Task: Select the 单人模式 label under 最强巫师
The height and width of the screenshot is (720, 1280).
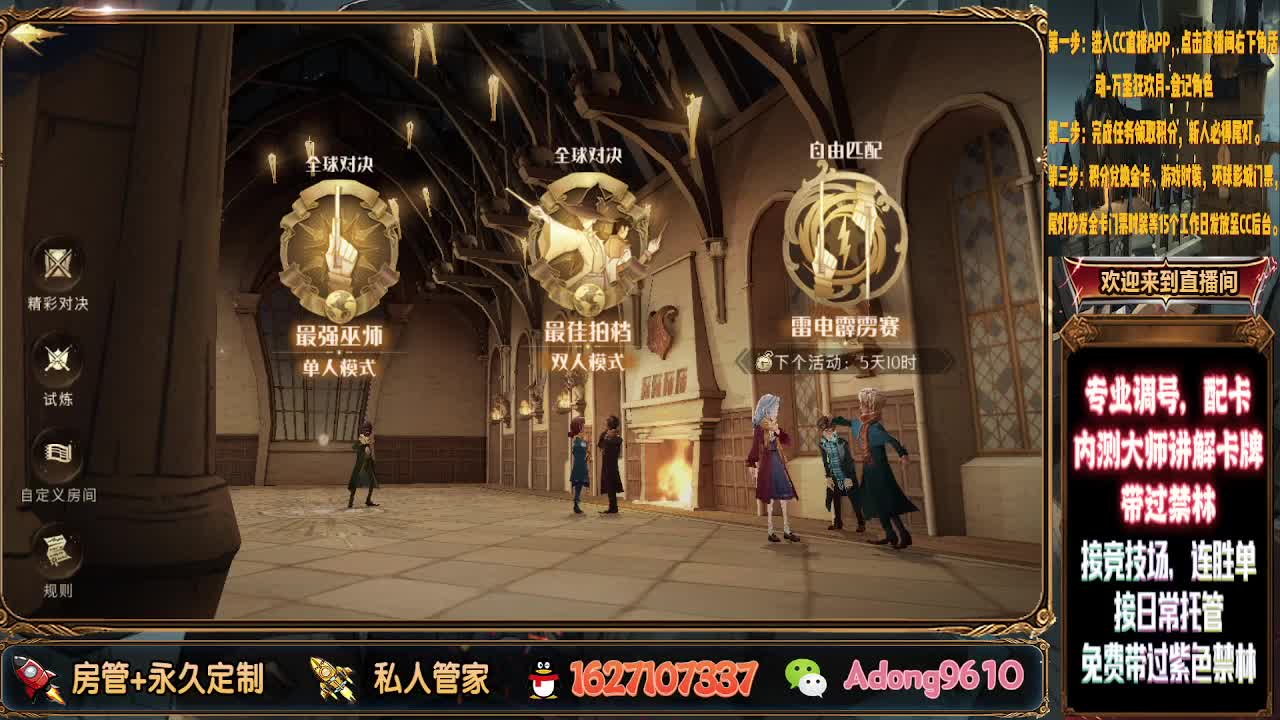Action: 340,366
